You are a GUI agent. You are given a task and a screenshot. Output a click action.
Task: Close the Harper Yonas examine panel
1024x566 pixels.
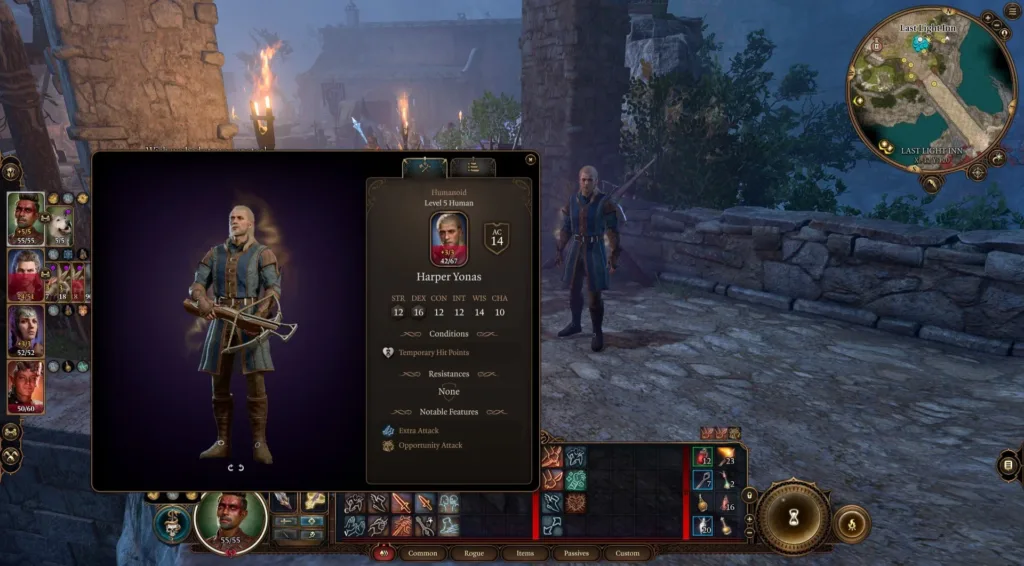(530, 158)
